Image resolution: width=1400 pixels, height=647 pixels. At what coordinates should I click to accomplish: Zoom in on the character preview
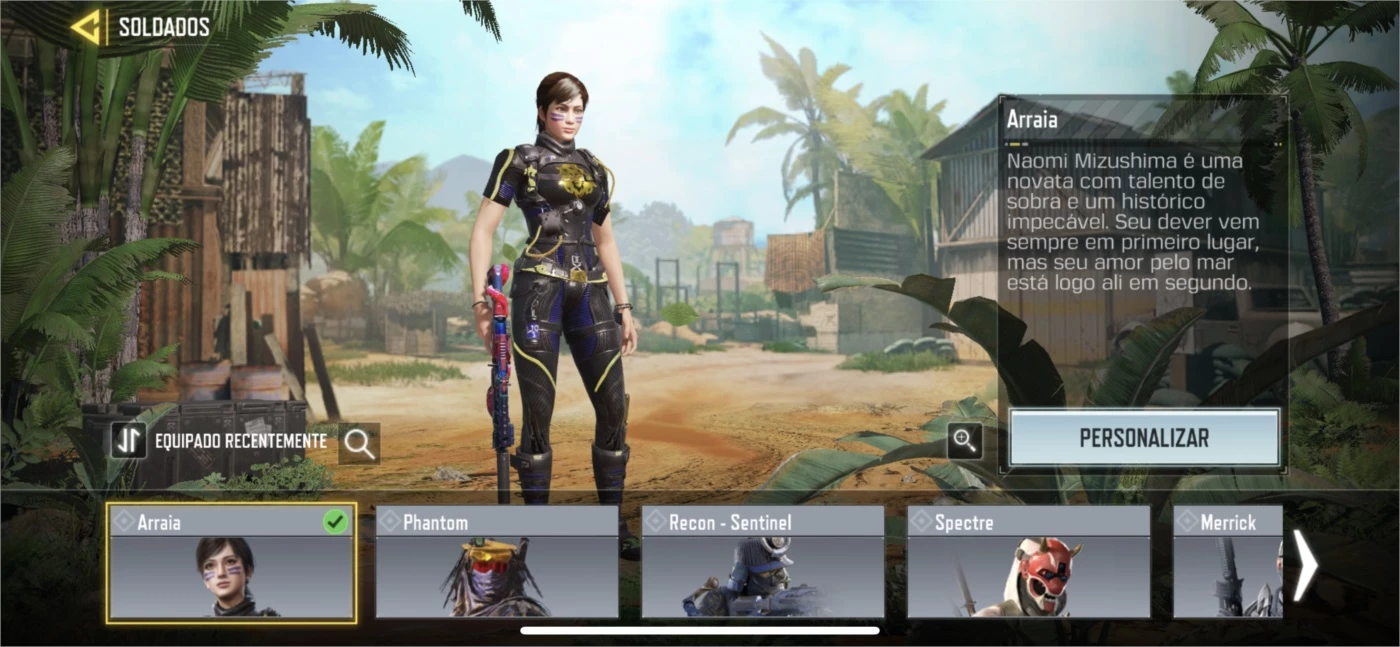(965, 440)
